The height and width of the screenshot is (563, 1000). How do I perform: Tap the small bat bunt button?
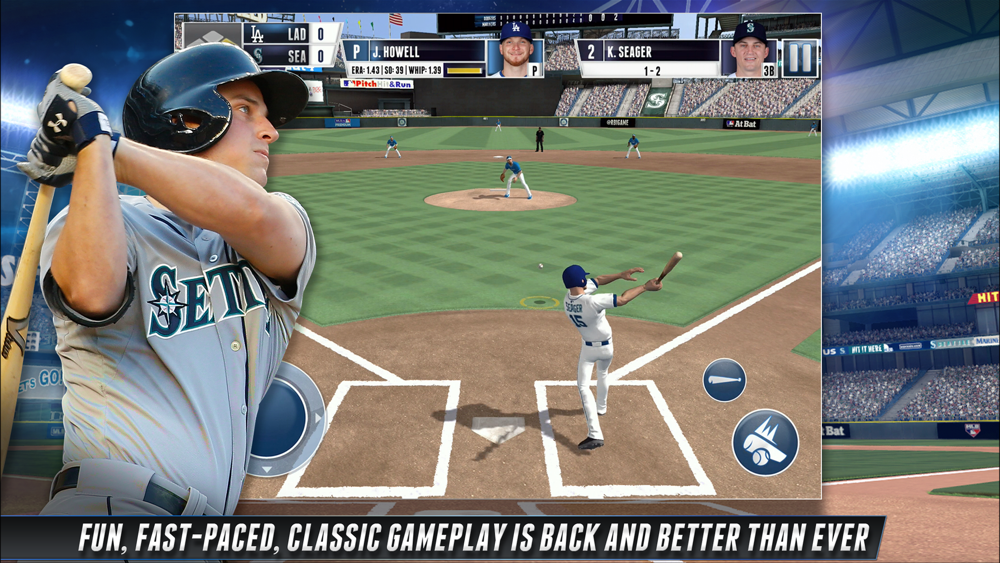[724, 380]
